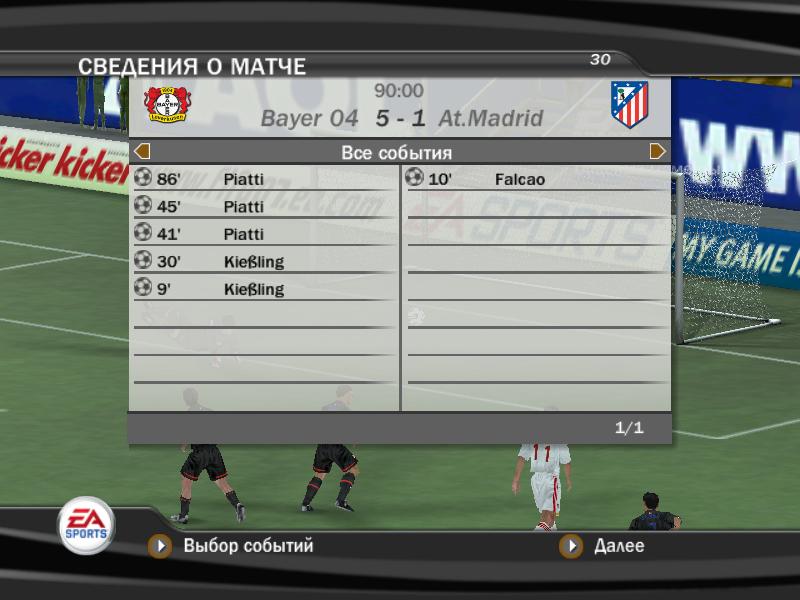The image size is (800, 600).
Task: Select Piatti's 41' goal row
Action: tap(264, 234)
